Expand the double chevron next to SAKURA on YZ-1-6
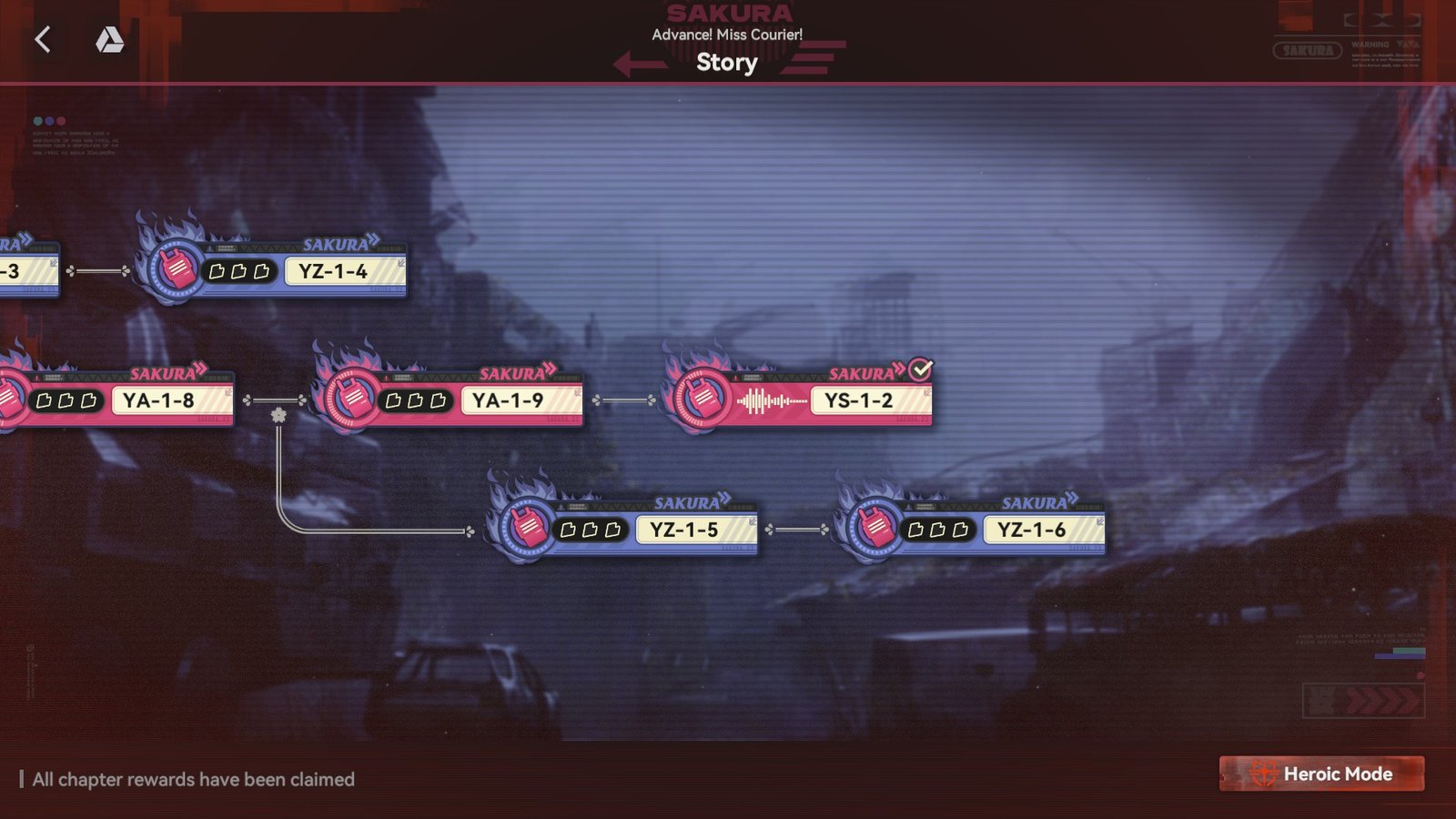This screenshot has width=1456, height=819. coord(1071,499)
